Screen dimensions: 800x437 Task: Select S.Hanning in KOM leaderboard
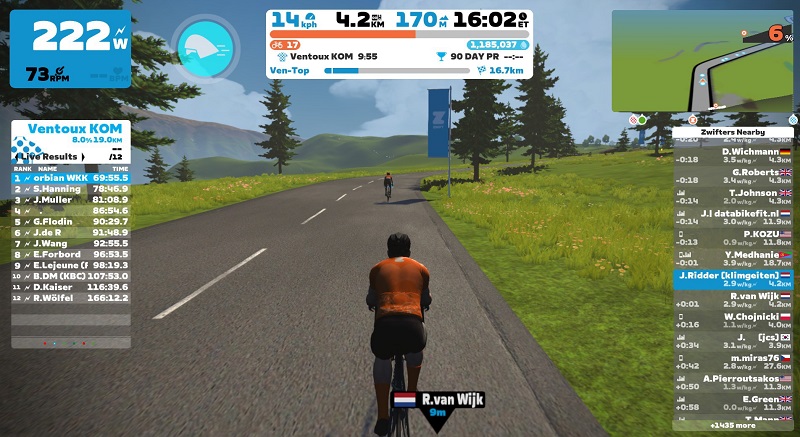coord(69,187)
